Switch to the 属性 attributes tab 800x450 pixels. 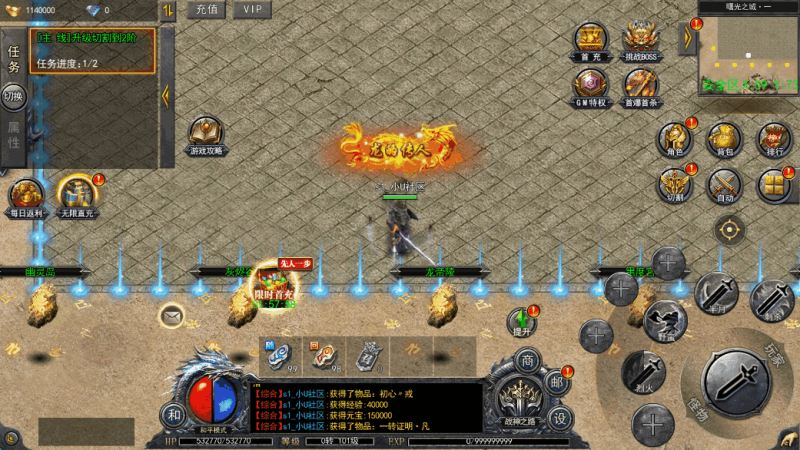[x=14, y=135]
